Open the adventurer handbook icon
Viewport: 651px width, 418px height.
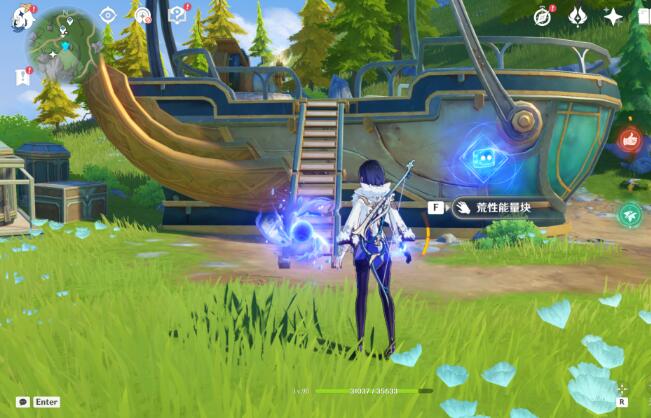point(644,16)
